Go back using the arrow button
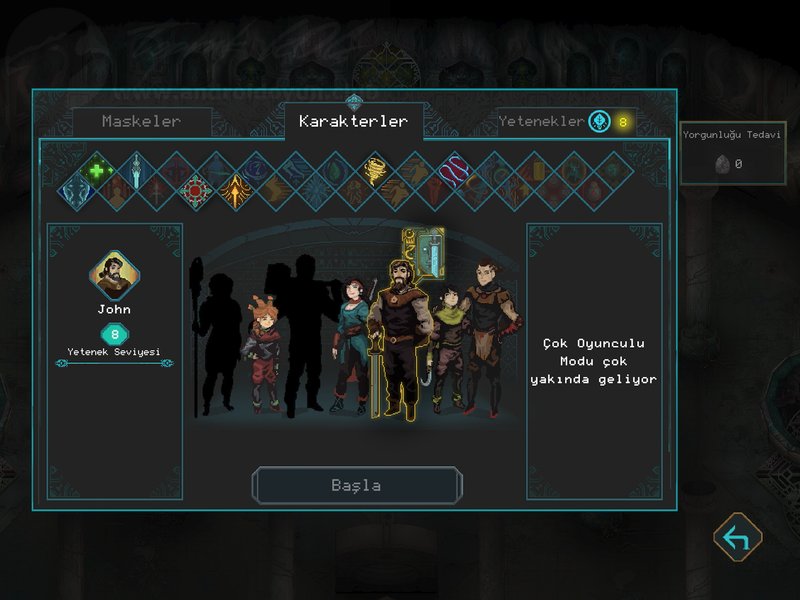800x600 pixels. (x=737, y=538)
